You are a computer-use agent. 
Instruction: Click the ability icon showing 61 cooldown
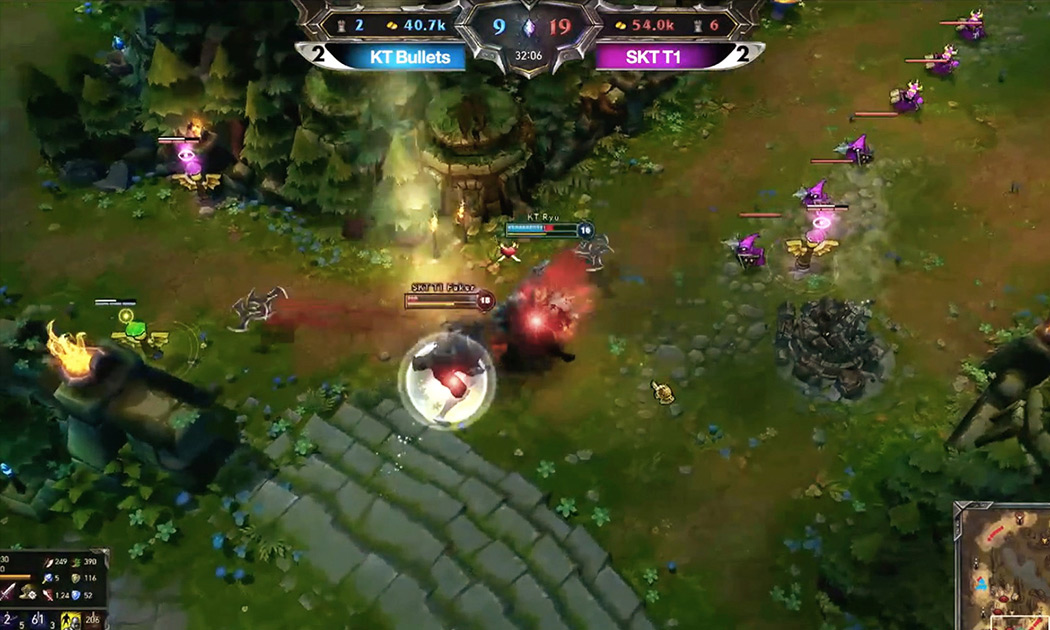tap(38, 621)
